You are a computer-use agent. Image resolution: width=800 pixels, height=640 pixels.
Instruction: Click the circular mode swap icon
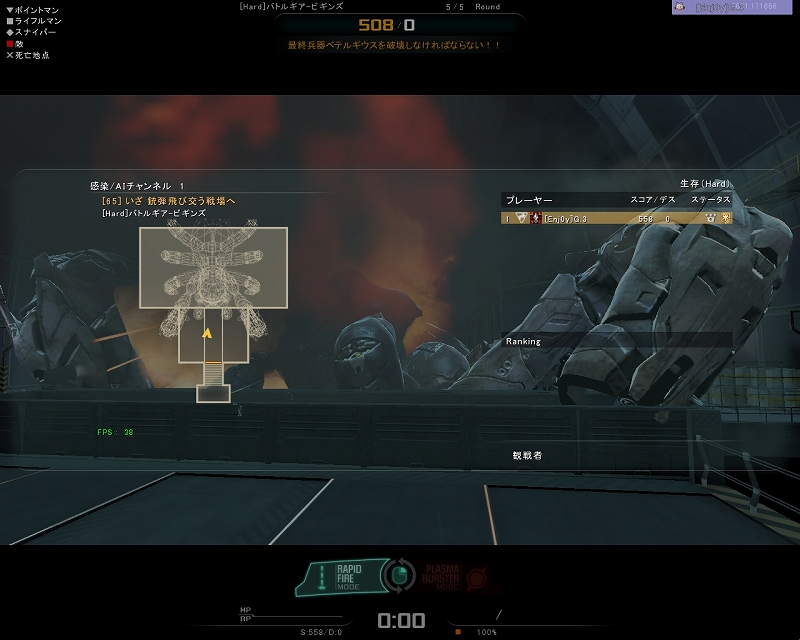401,576
